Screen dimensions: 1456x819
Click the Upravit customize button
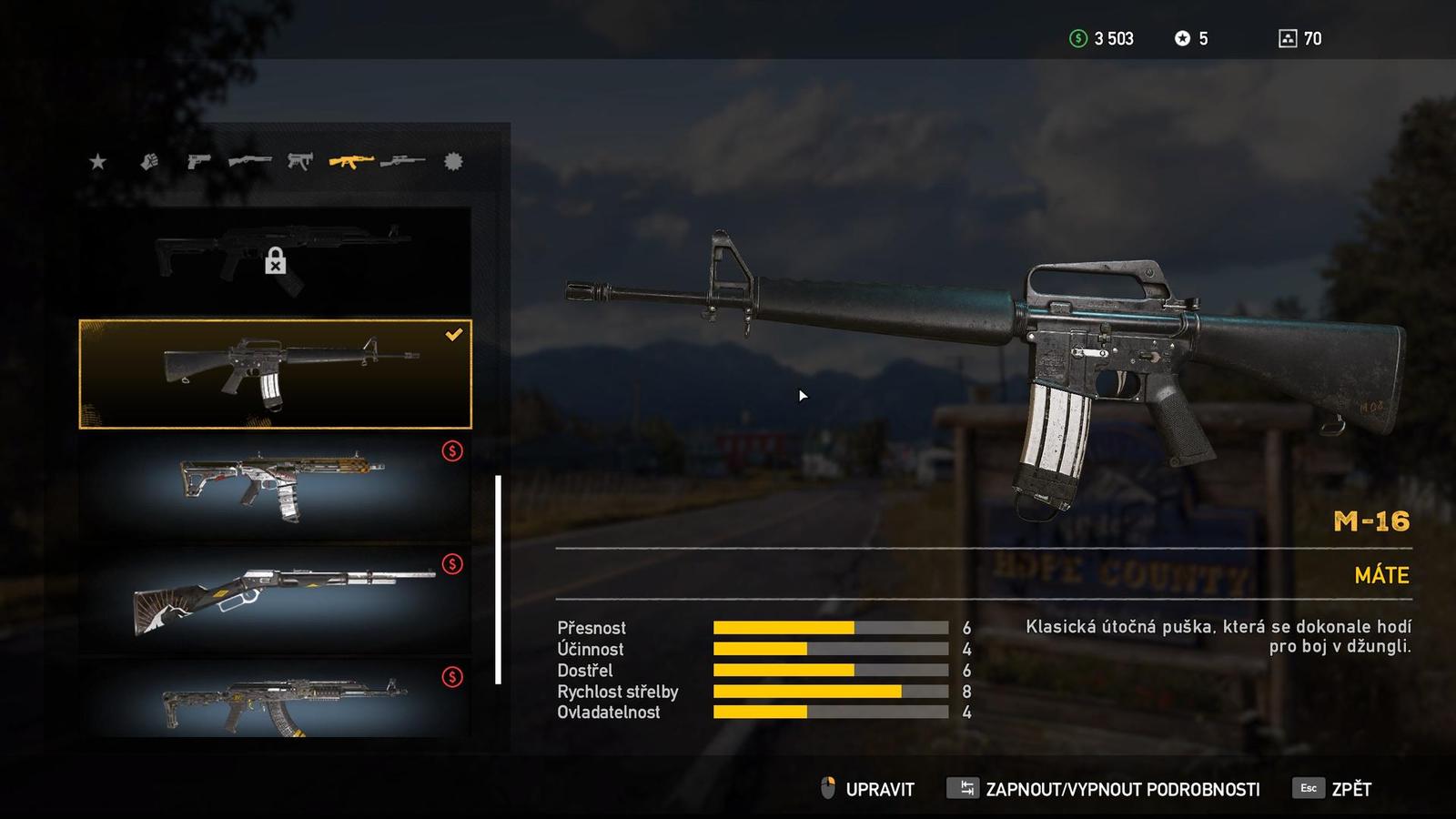coord(869,789)
